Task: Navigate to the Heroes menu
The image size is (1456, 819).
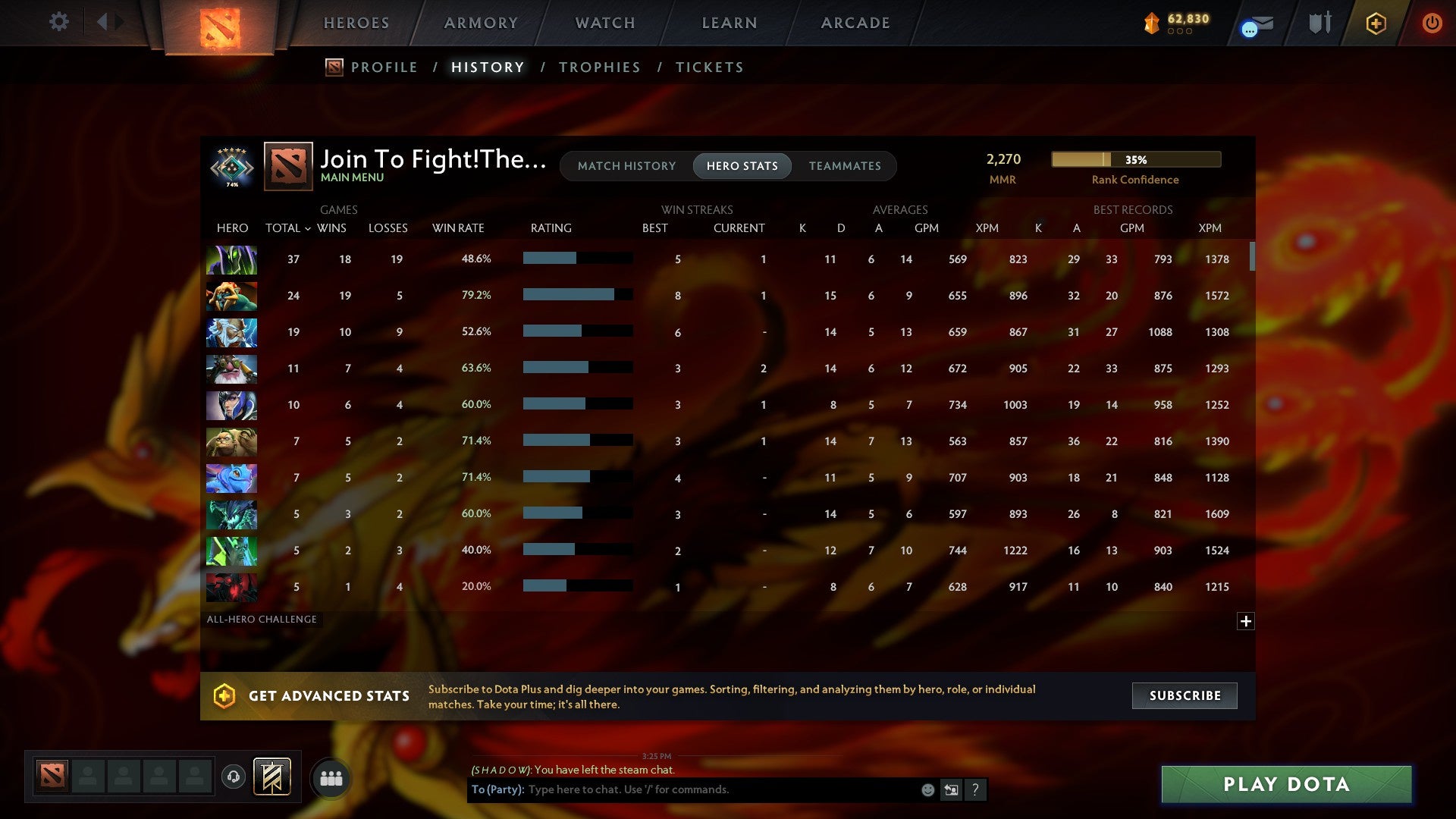Action: pyautogui.click(x=356, y=22)
